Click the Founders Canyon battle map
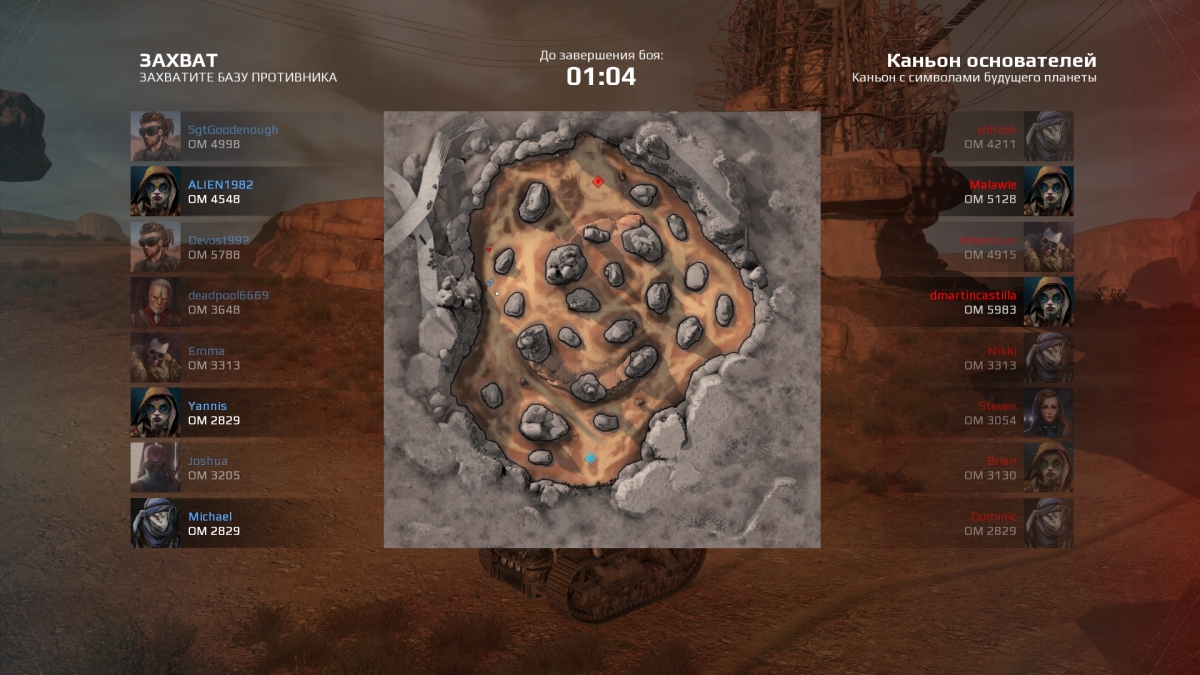 point(602,330)
